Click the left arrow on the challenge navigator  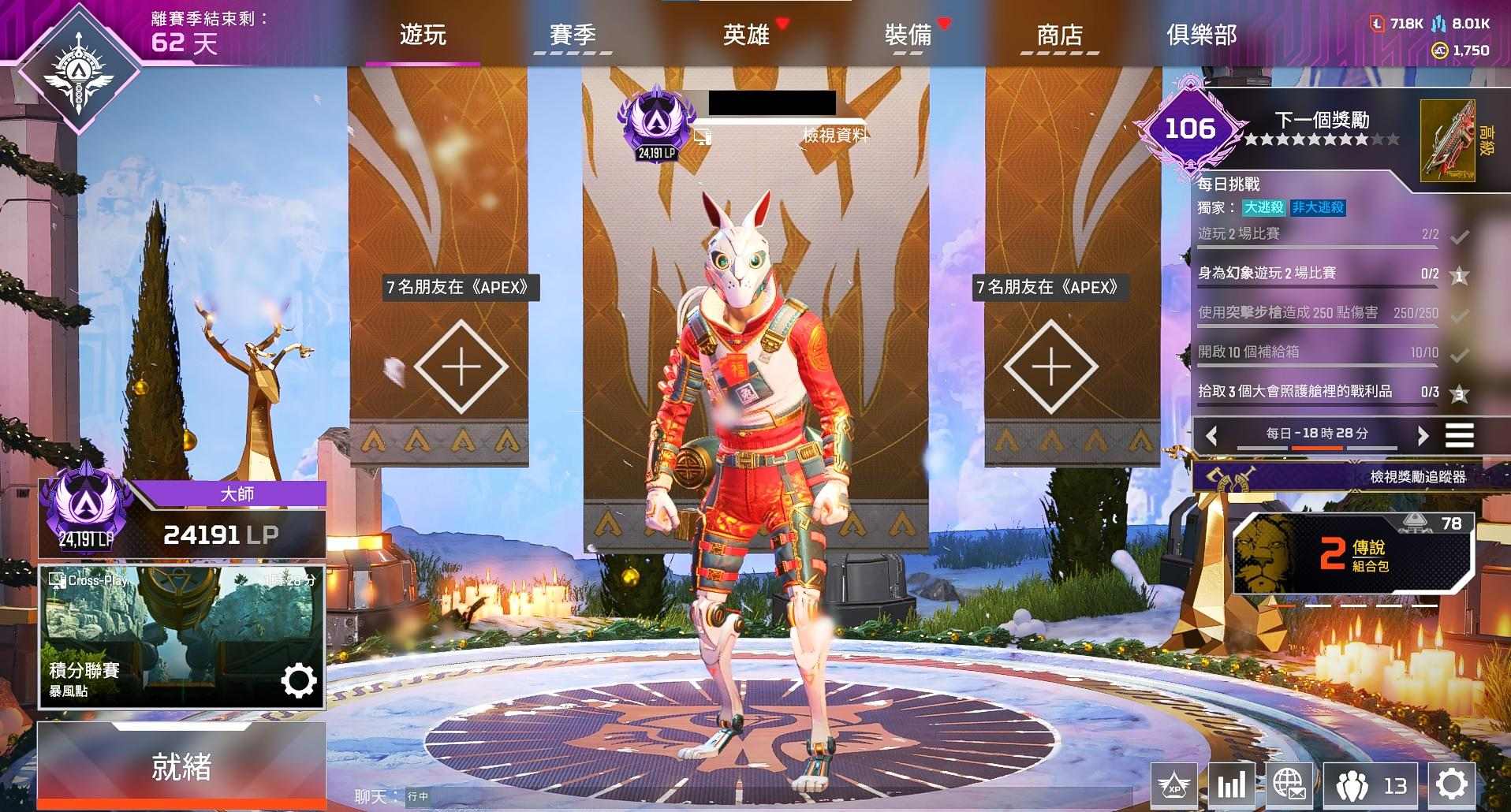click(1212, 434)
